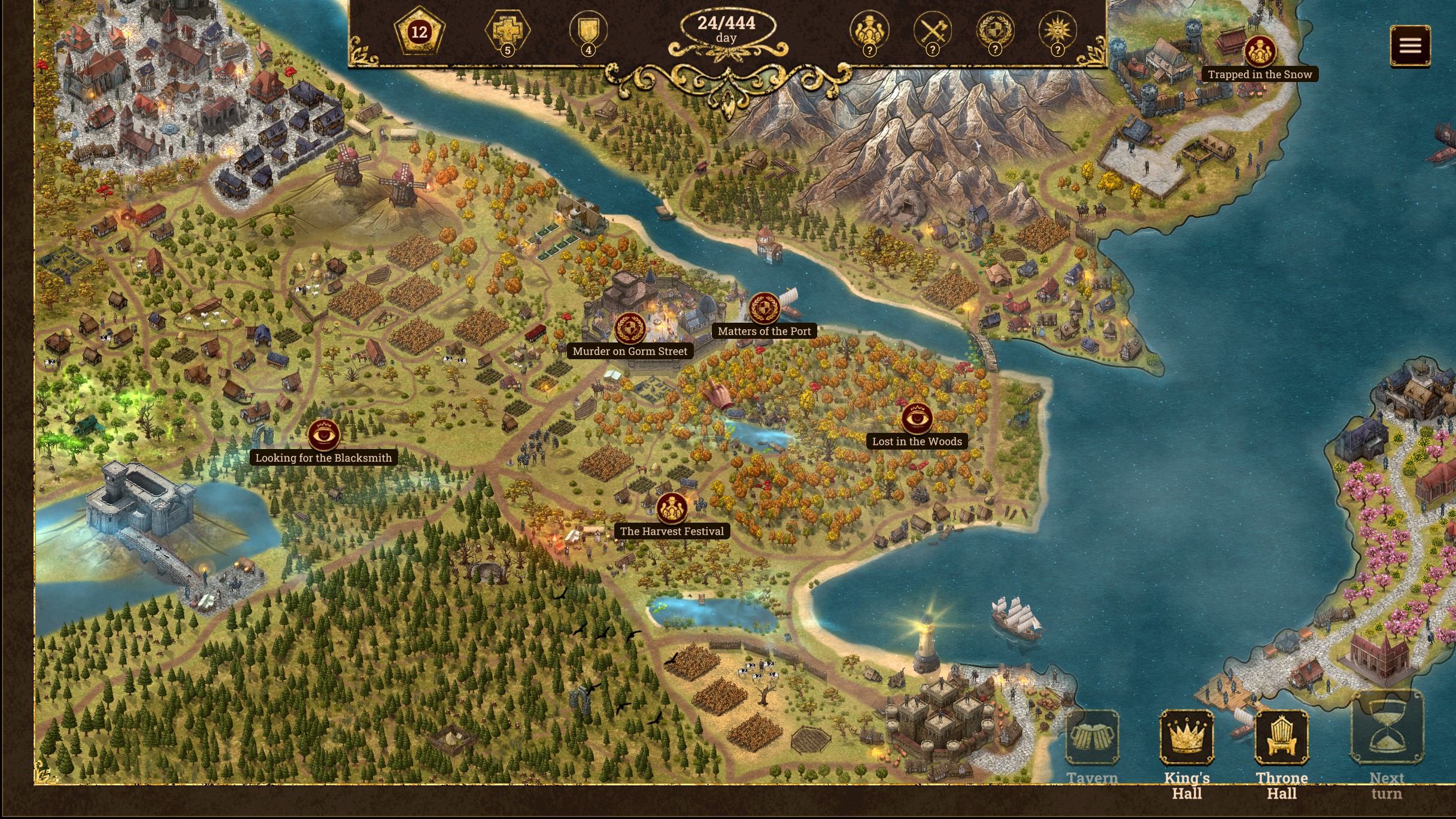
Task: Show the laurel crest faction status
Action: click(995, 30)
